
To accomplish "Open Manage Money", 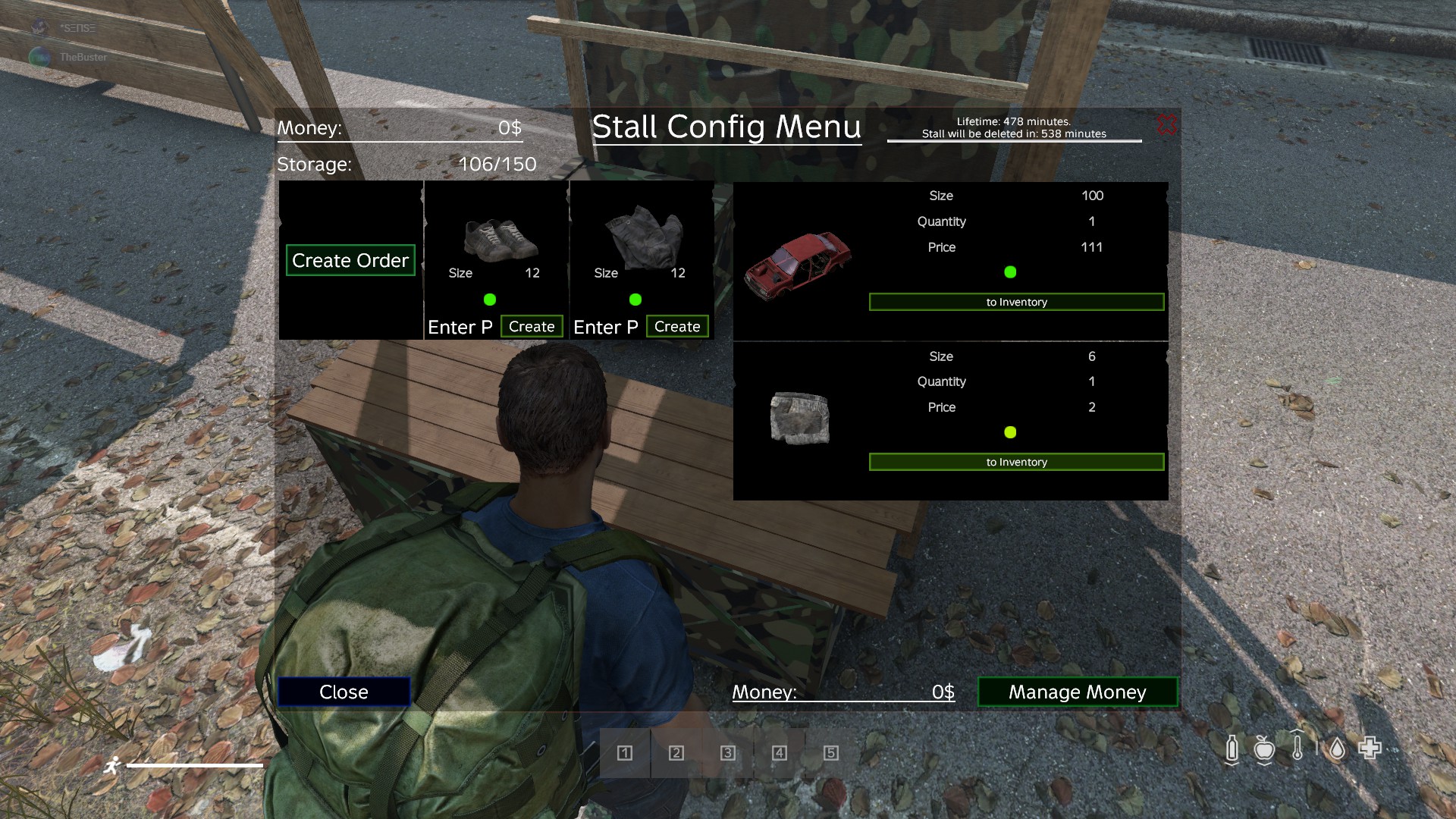I will point(1077,692).
